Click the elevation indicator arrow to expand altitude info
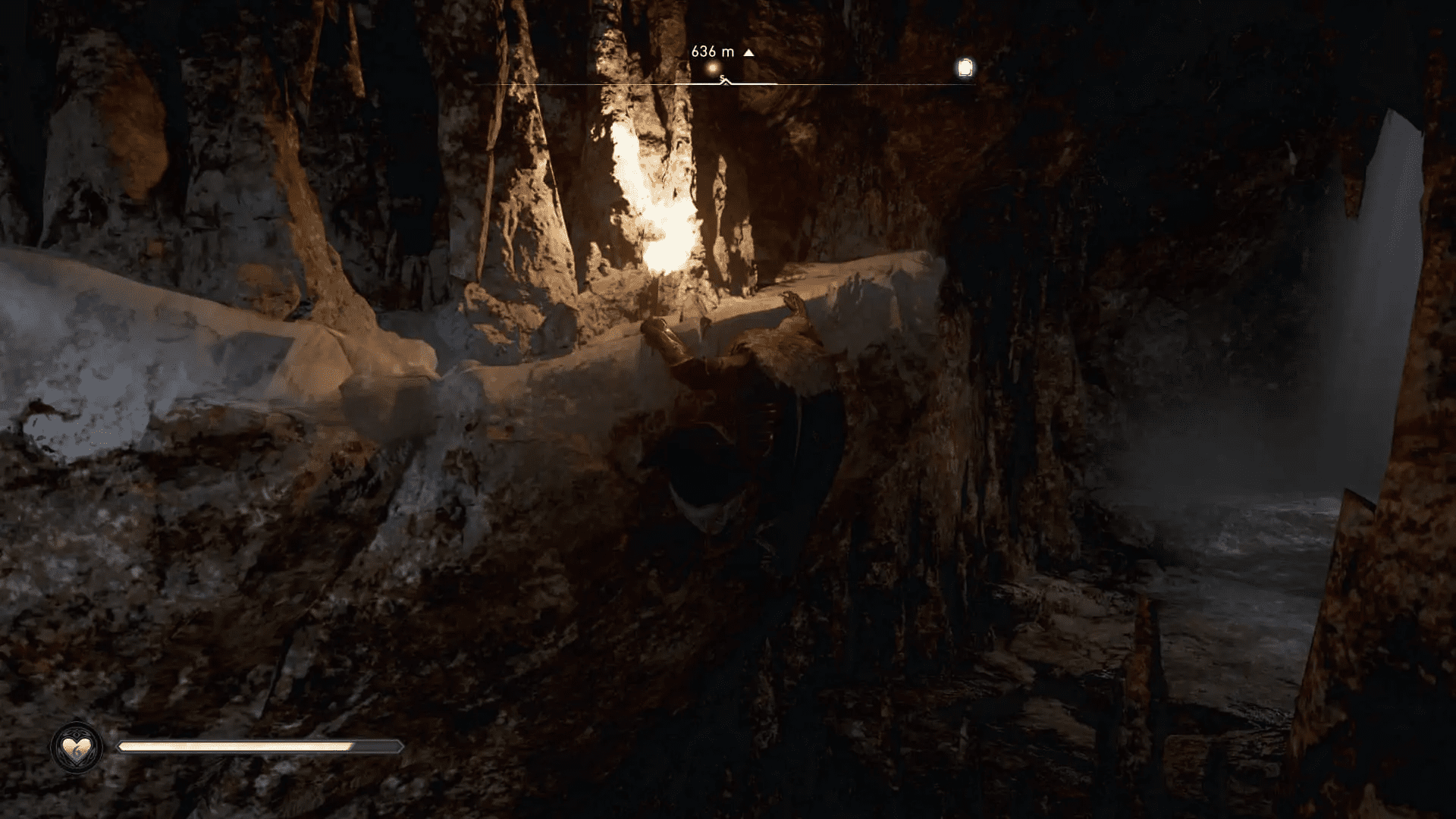1456x819 pixels. pos(748,53)
